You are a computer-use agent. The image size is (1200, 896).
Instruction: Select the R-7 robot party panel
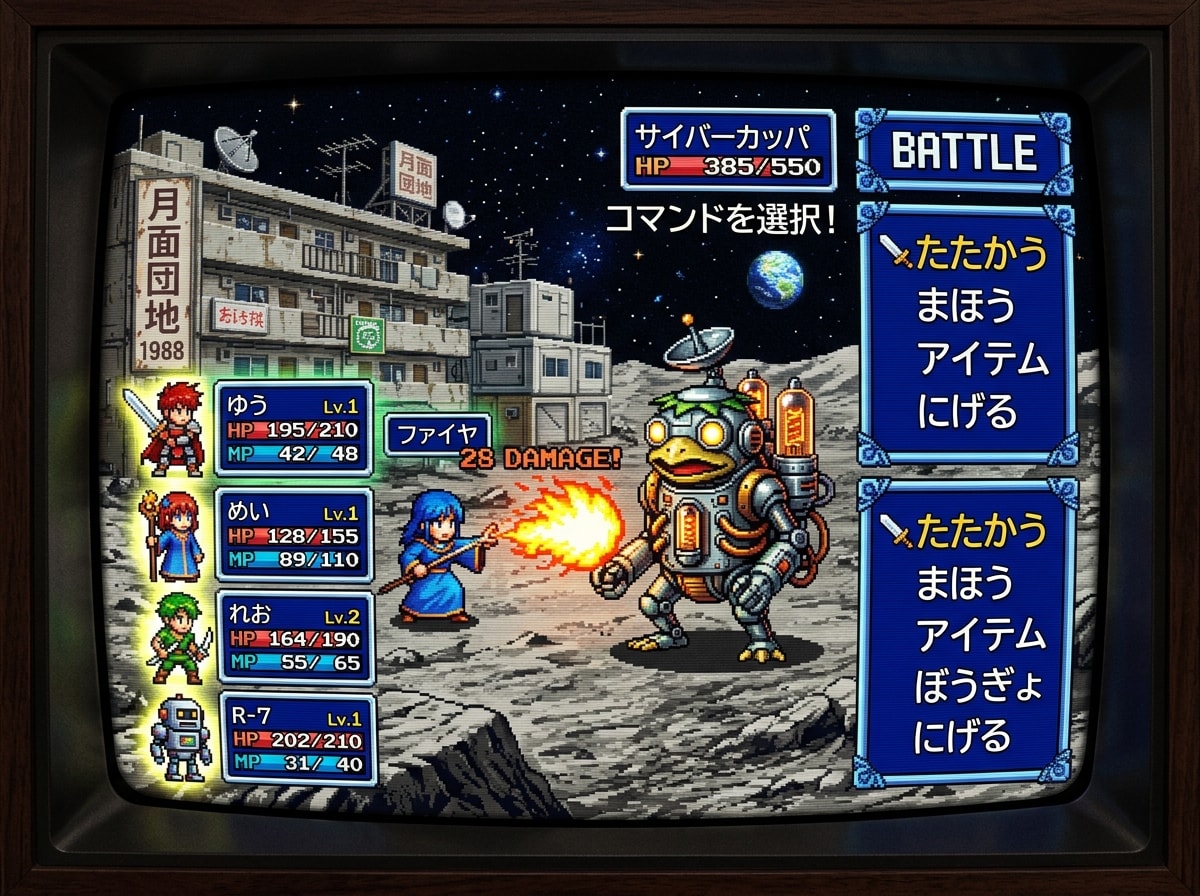[x=297, y=739]
